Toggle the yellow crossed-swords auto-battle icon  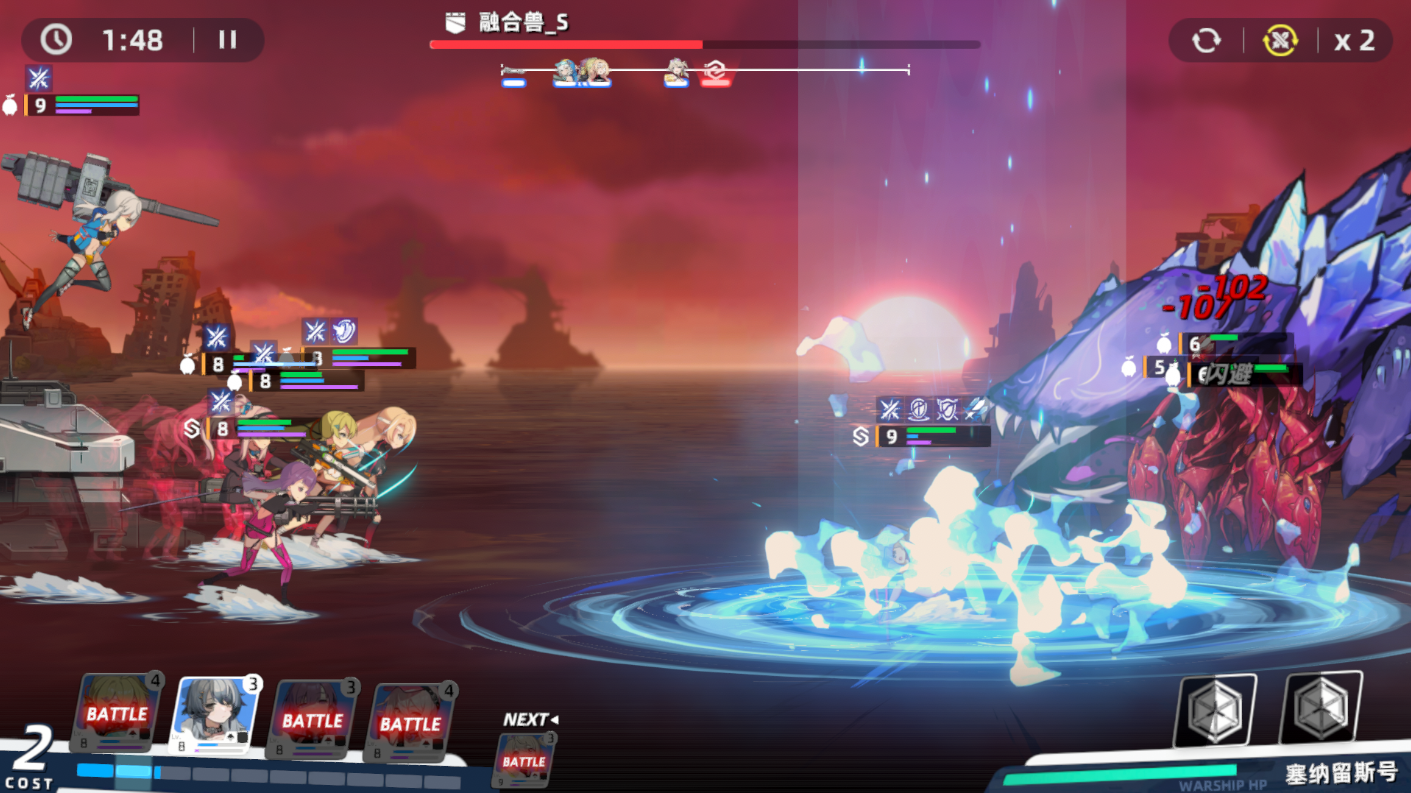coord(1279,41)
